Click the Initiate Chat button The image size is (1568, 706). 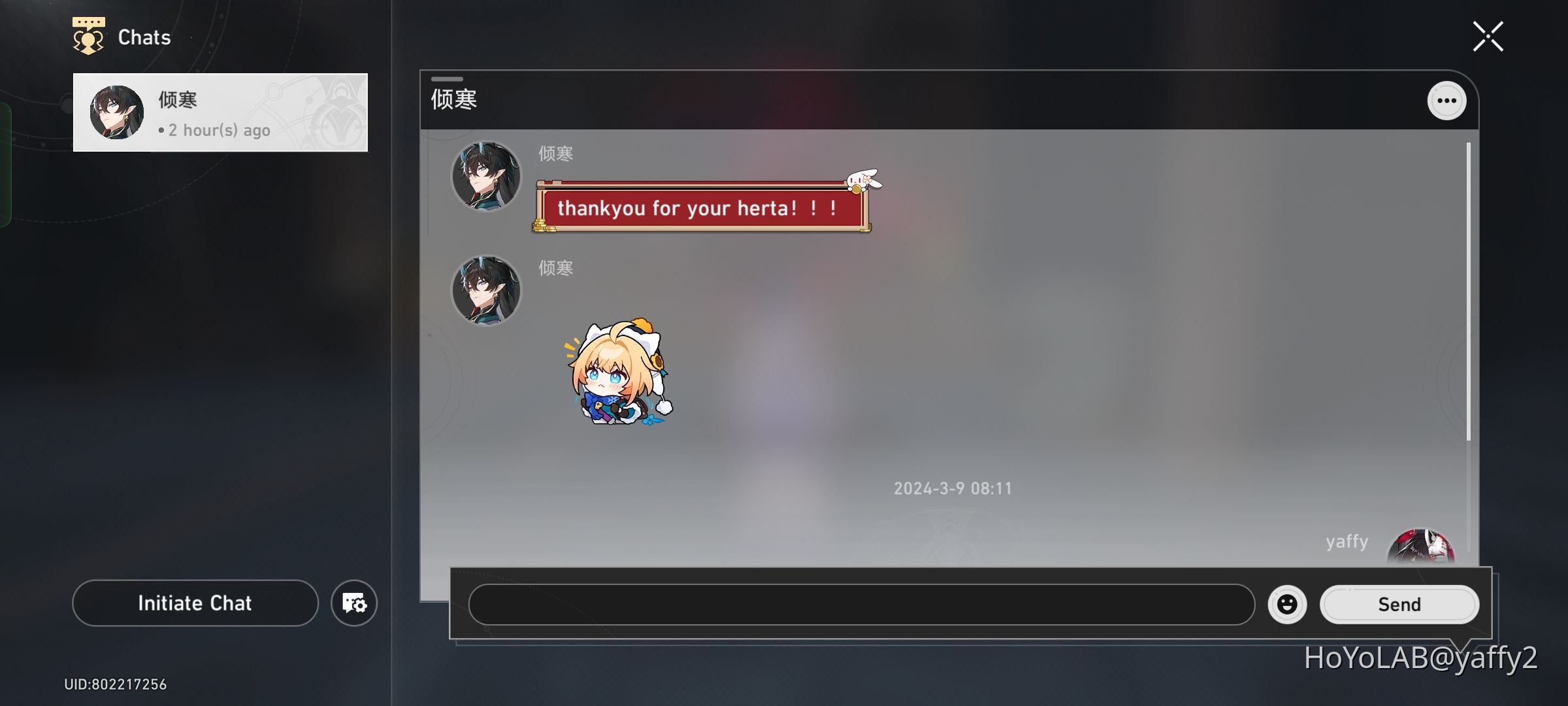(x=194, y=603)
